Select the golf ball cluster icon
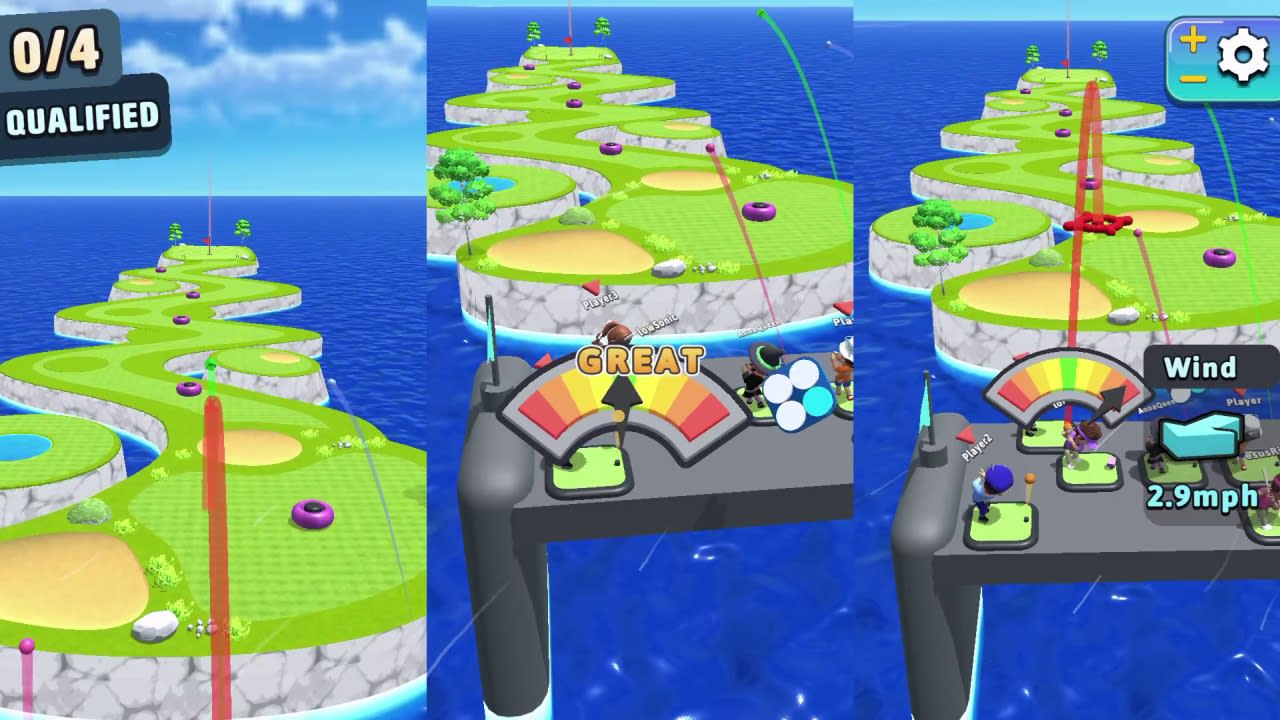Viewport: 1280px width, 720px height. 796,393
